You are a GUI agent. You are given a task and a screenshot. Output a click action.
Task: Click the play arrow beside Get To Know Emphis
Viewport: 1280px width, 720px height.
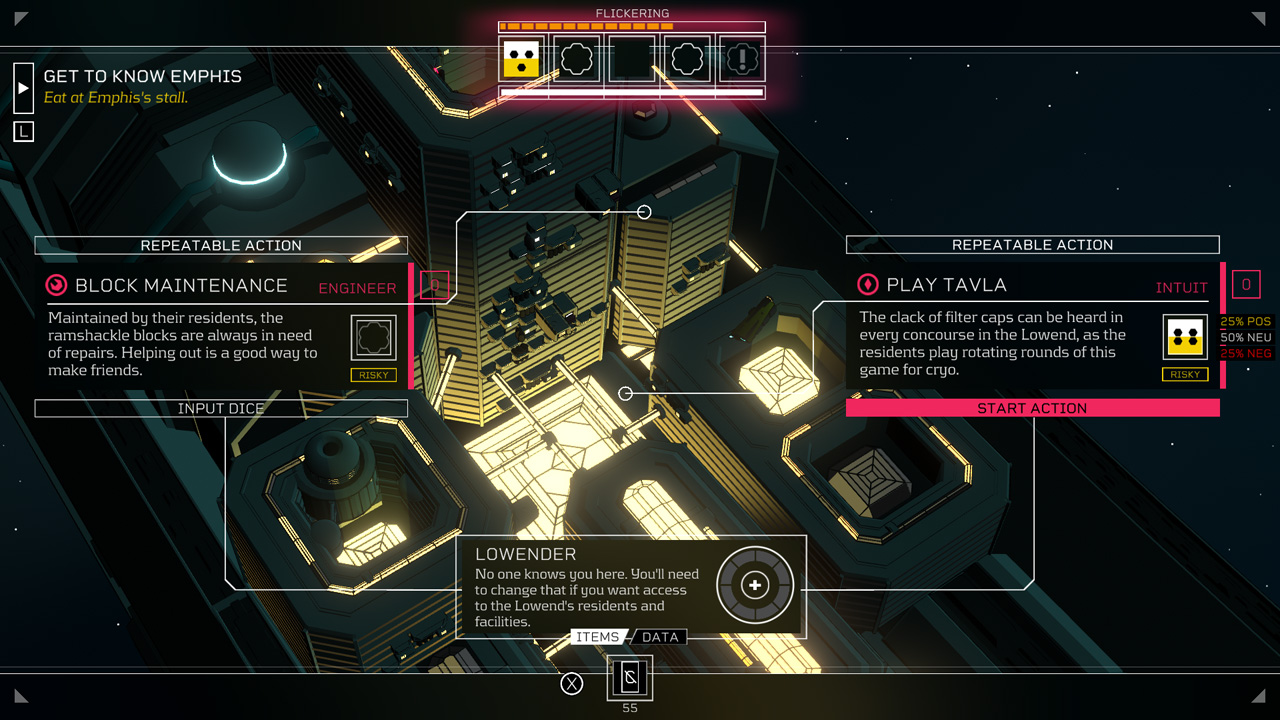point(23,86)
